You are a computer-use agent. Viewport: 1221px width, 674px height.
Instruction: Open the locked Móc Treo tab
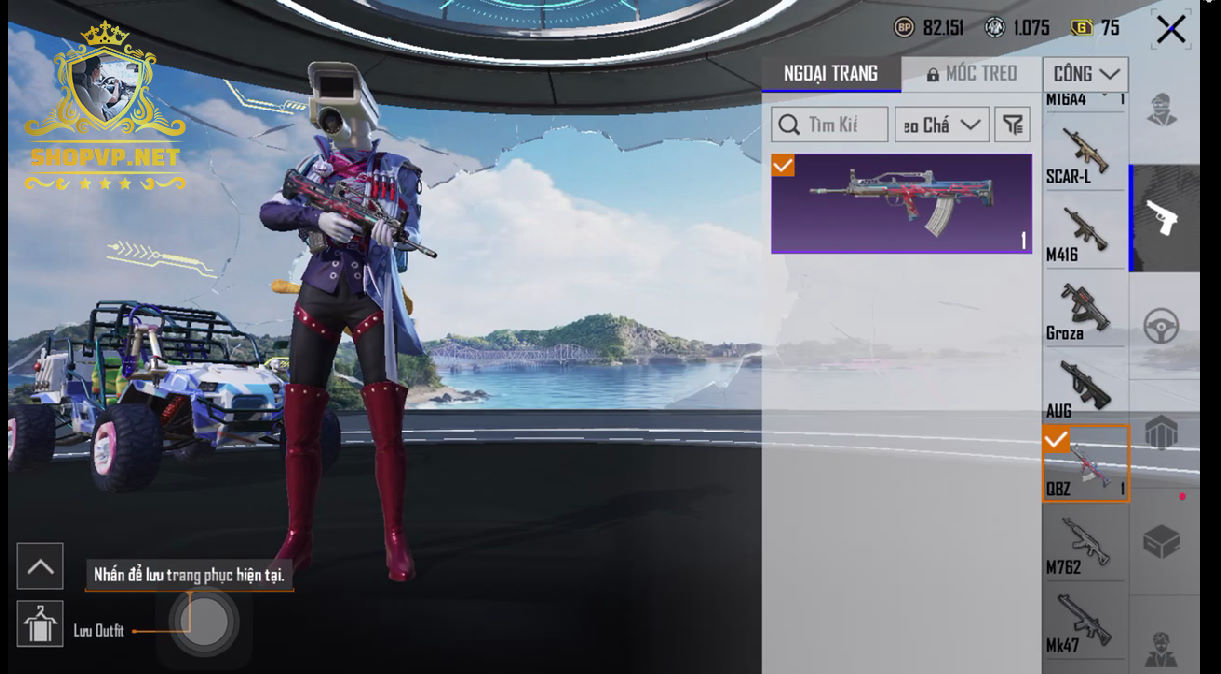pyautogui.click(x=971, y=74)
